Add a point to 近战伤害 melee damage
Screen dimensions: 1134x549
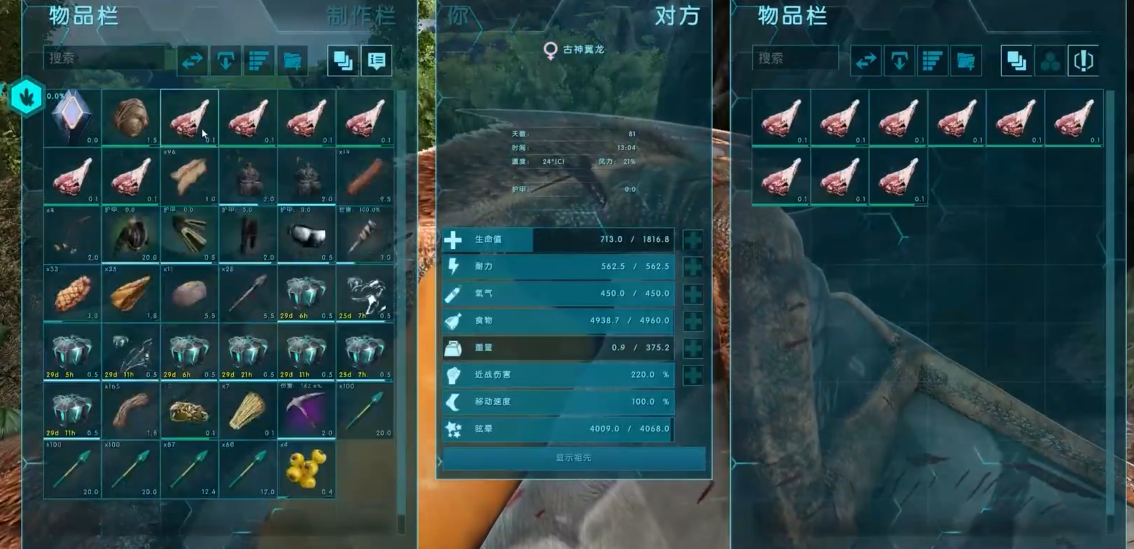(x=692, y=375)
